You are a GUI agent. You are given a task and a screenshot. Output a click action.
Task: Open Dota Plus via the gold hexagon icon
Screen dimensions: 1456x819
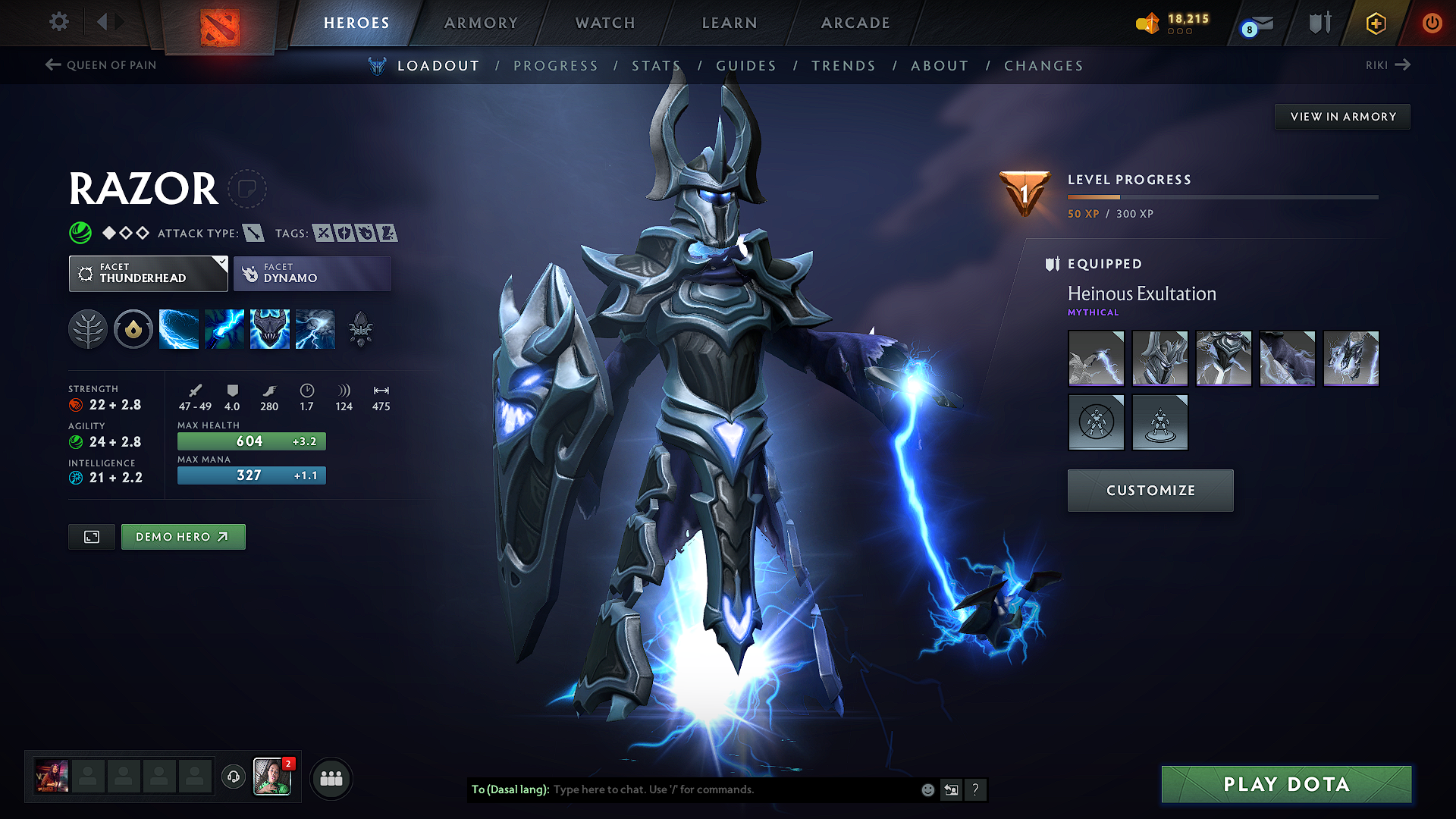pos(1375,23)
